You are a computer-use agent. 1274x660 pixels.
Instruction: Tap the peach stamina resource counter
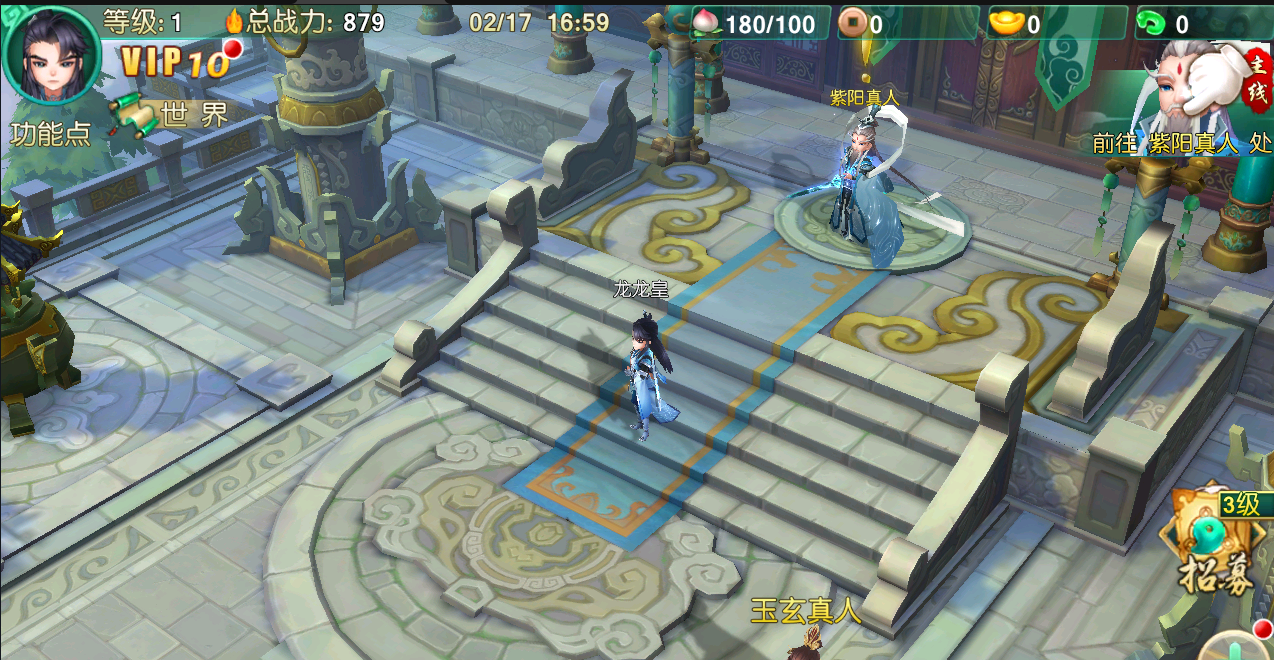(x=758, y=23)
